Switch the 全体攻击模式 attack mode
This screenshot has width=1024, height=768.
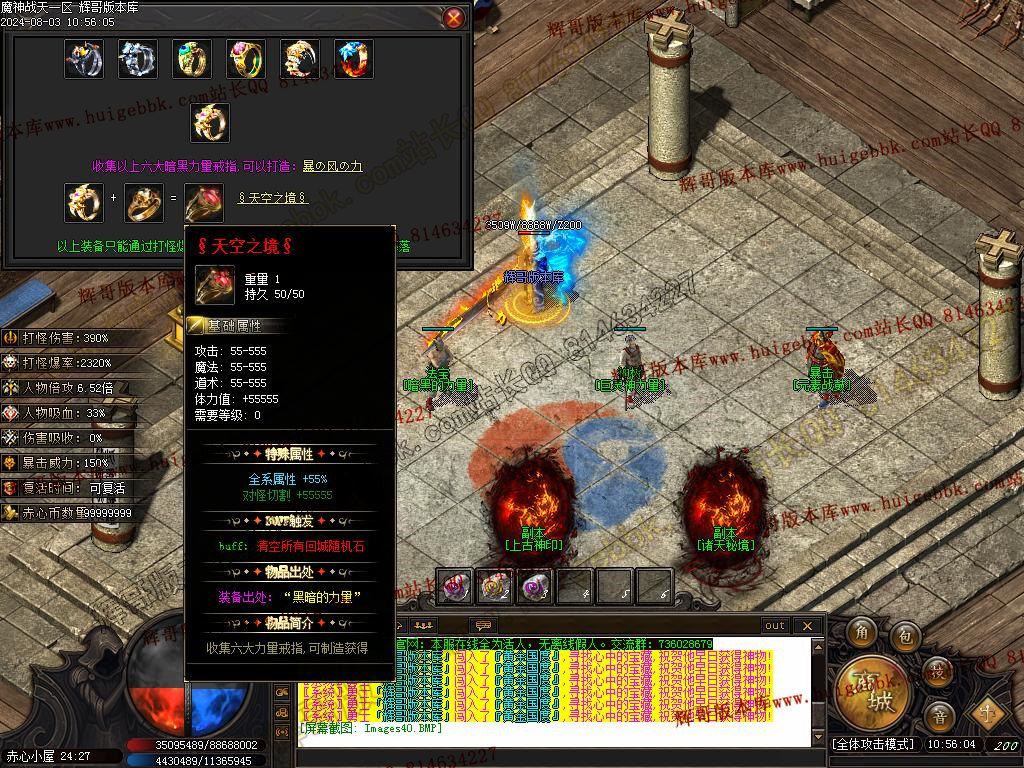click(873, 745)
